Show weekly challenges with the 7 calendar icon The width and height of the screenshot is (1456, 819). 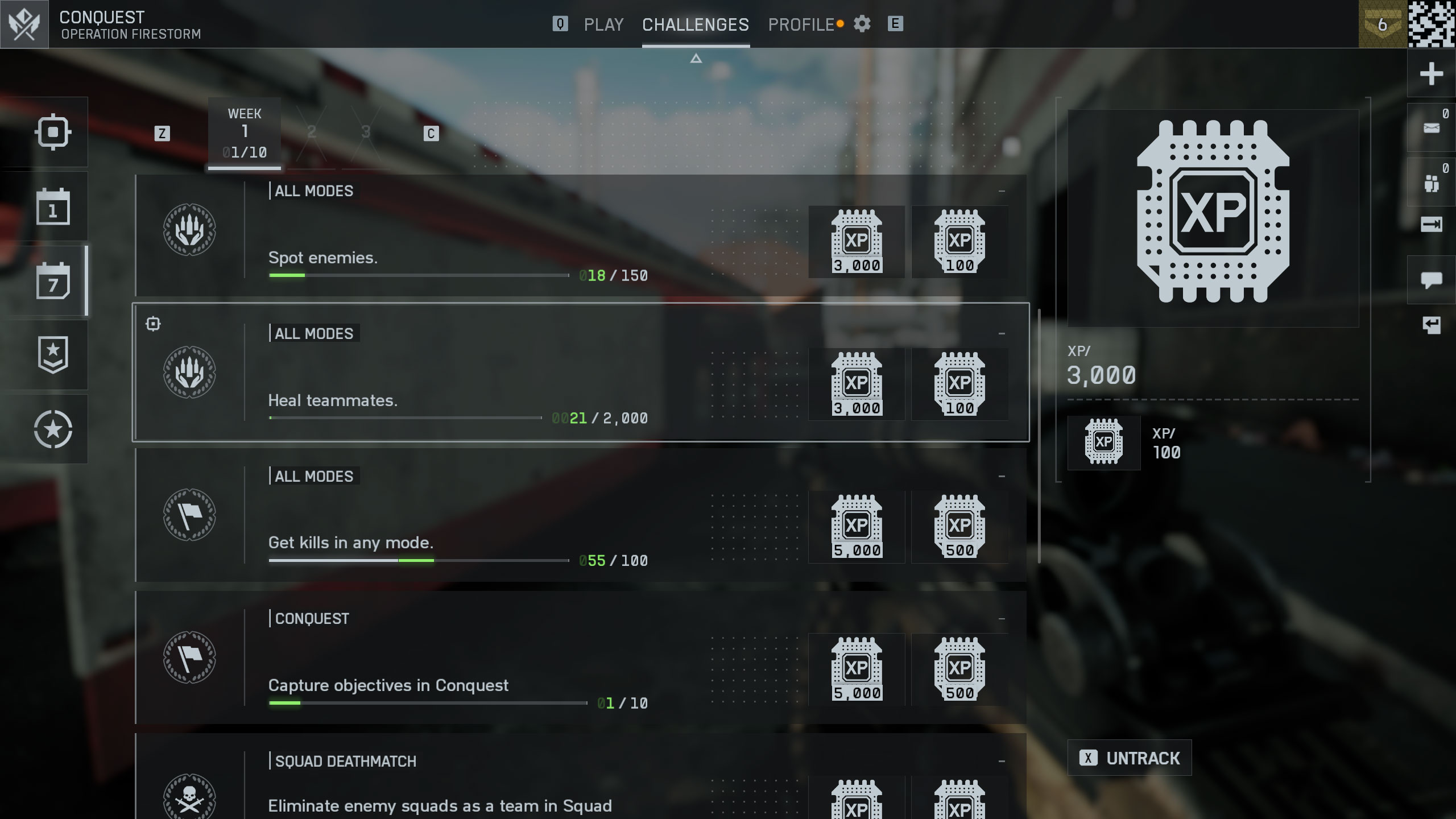click(x=53, y=281)
